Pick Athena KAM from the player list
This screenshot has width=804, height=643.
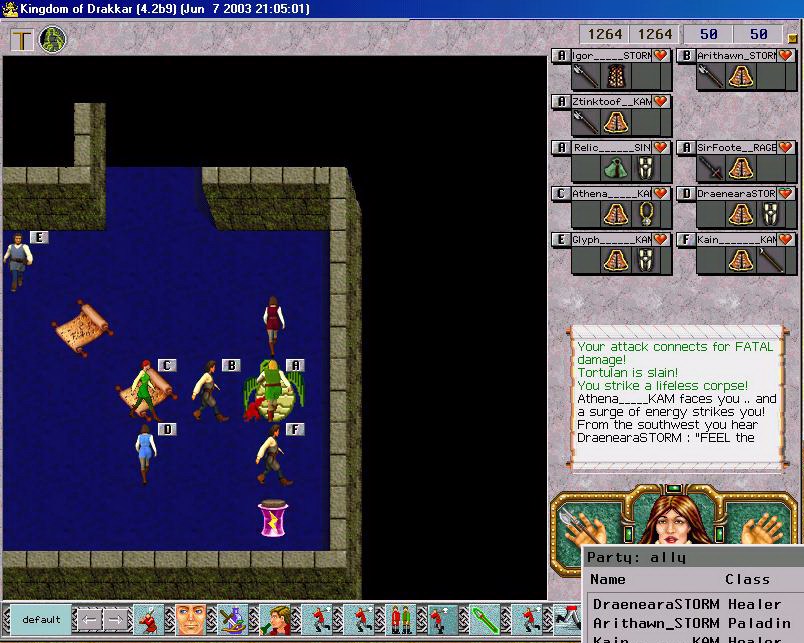tap(611, 194)
